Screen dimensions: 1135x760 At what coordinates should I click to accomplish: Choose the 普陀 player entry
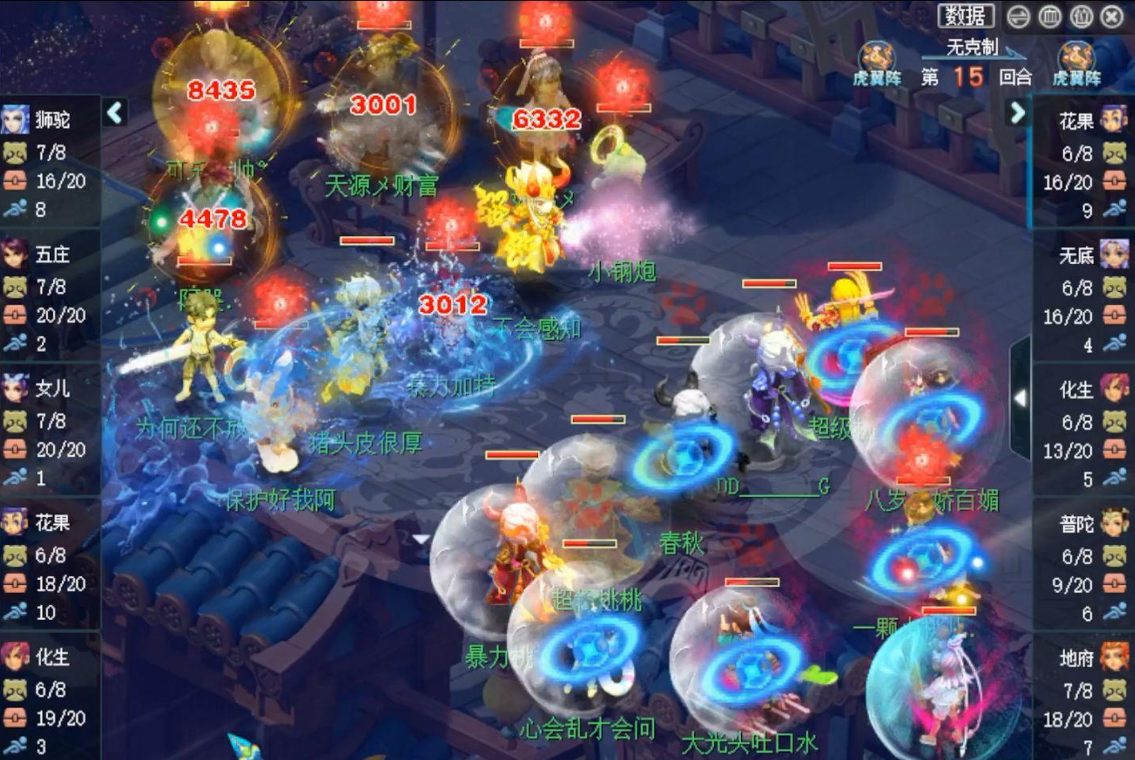(1084, 523)
